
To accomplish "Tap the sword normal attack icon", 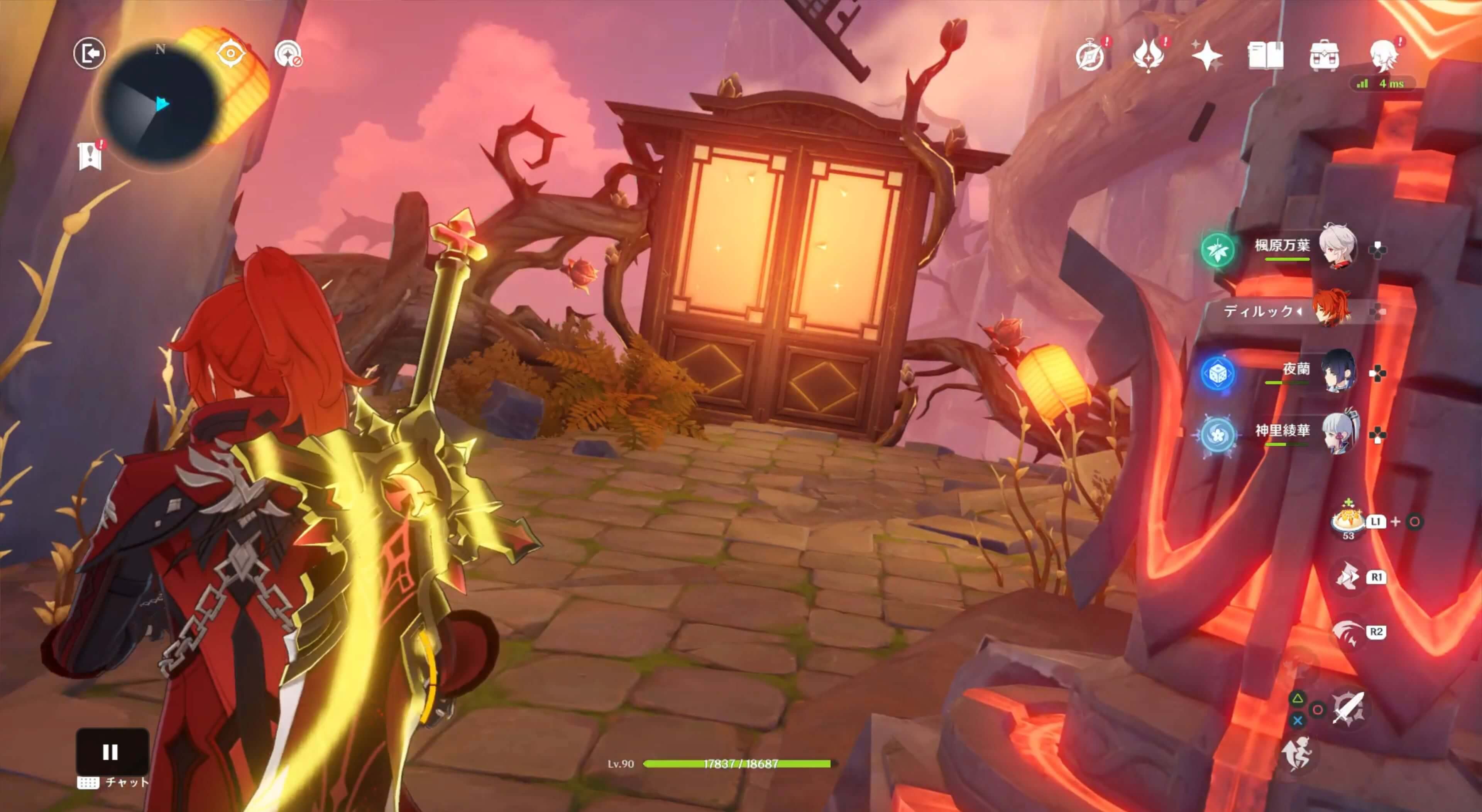I will point(1348,709).
